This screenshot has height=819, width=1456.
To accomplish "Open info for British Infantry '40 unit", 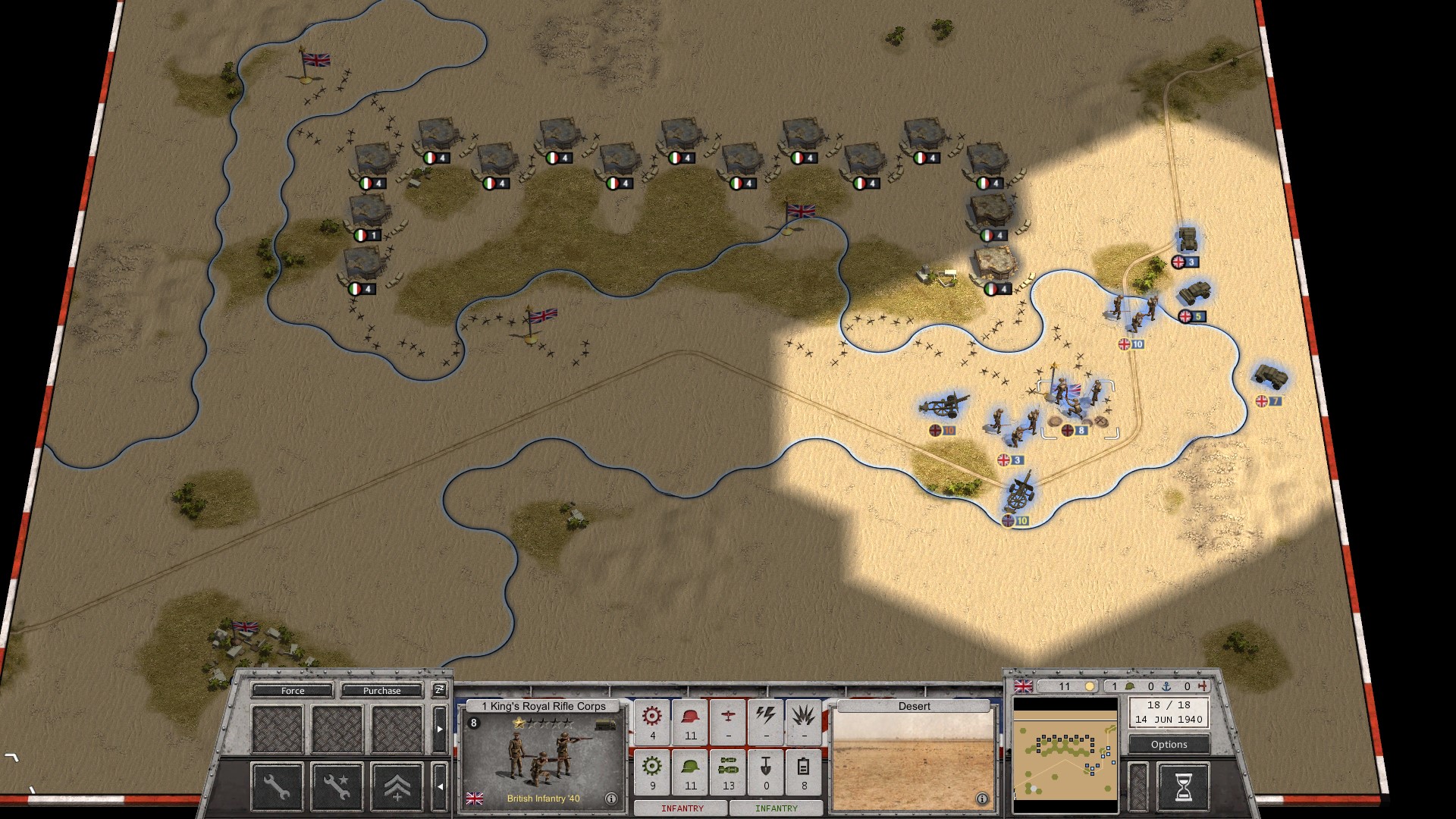I will click(x=611, y=799).
